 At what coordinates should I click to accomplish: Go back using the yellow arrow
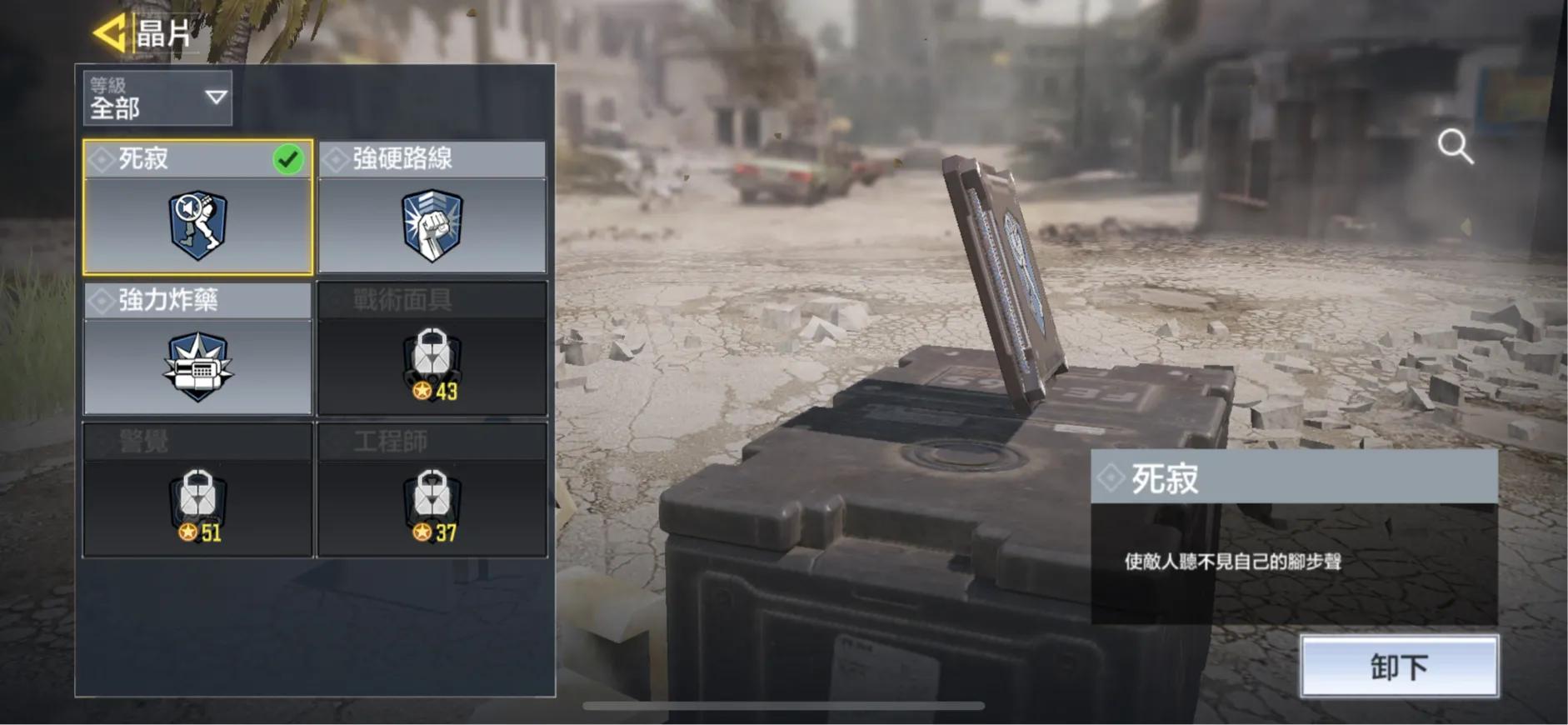(109, 33)
